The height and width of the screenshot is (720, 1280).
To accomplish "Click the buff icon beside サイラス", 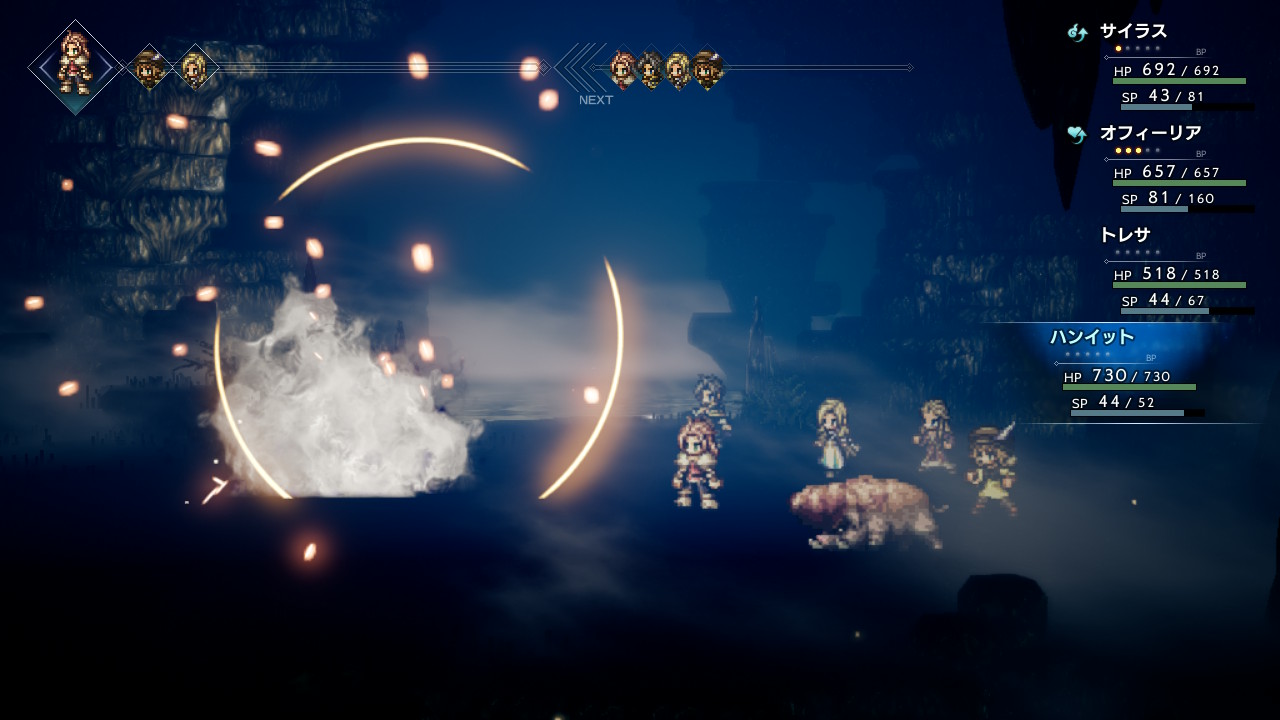I will (1077, 33).
